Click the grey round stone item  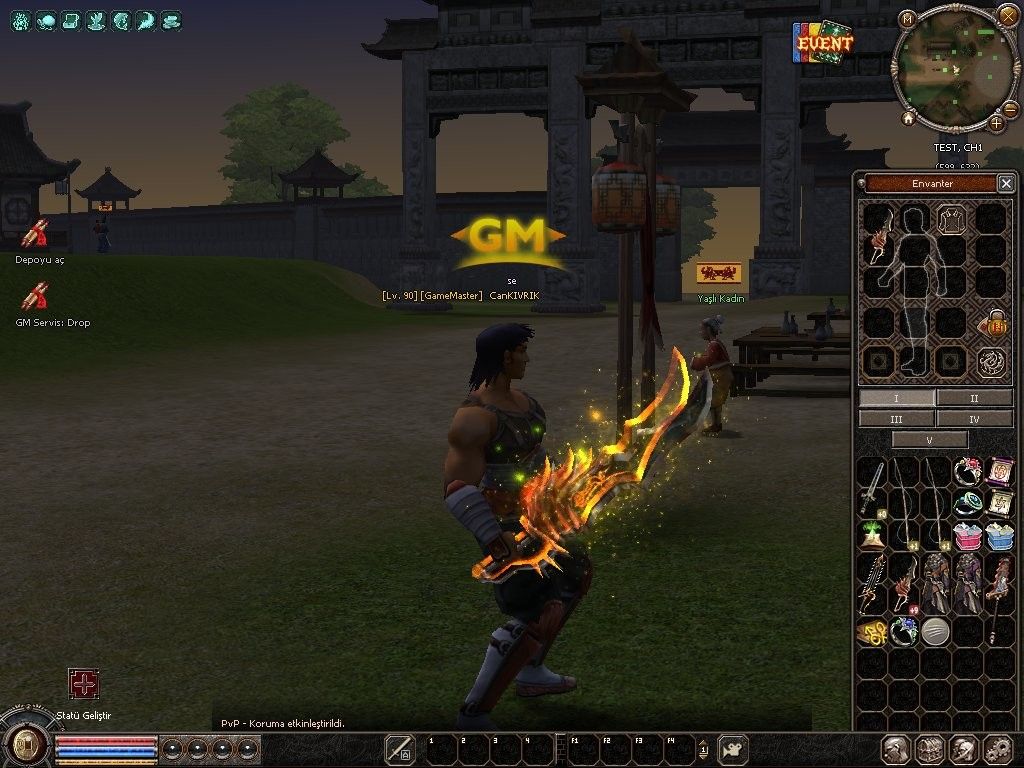935,632
